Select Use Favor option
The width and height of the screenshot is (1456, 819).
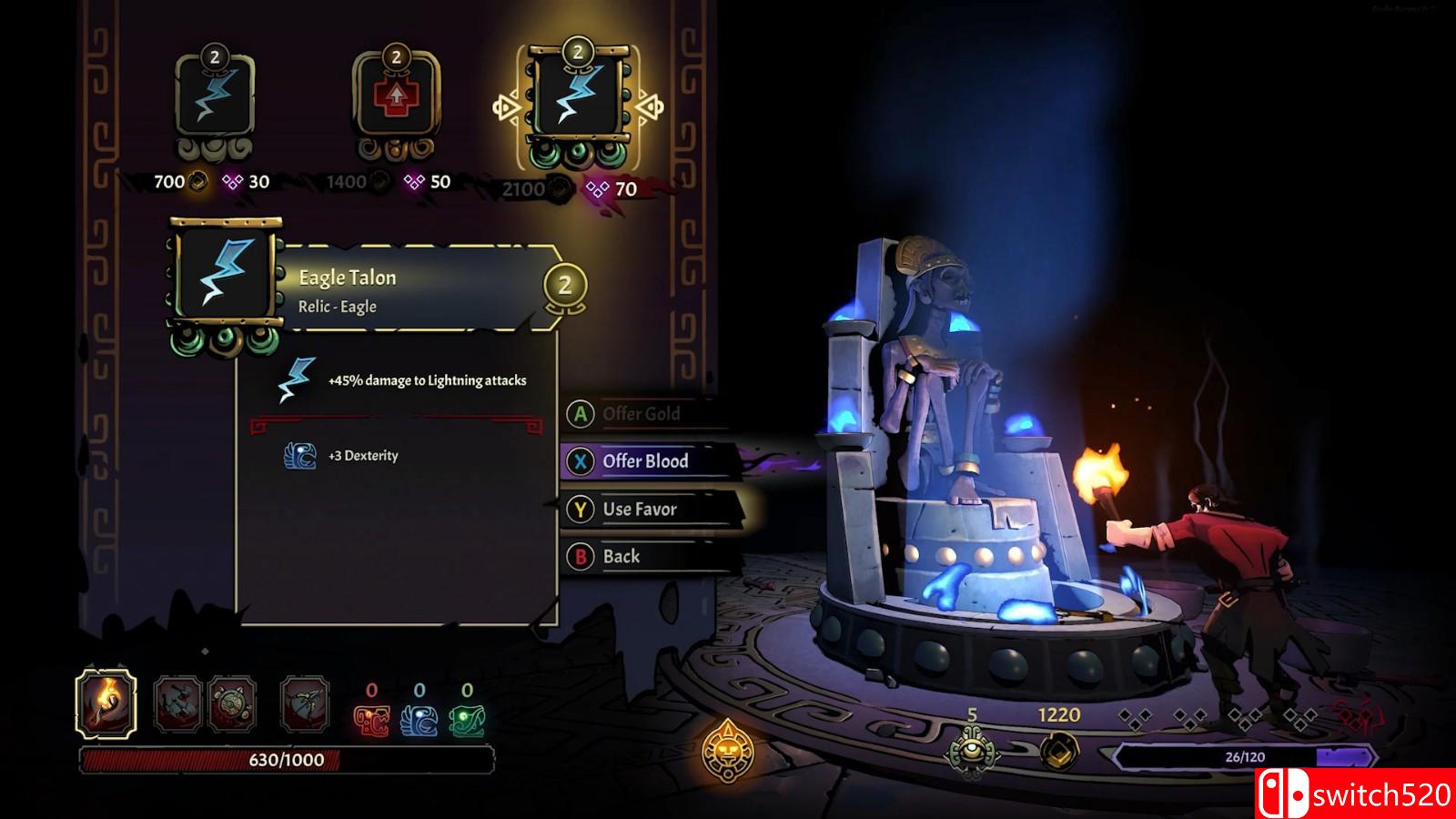click(639, 510)
